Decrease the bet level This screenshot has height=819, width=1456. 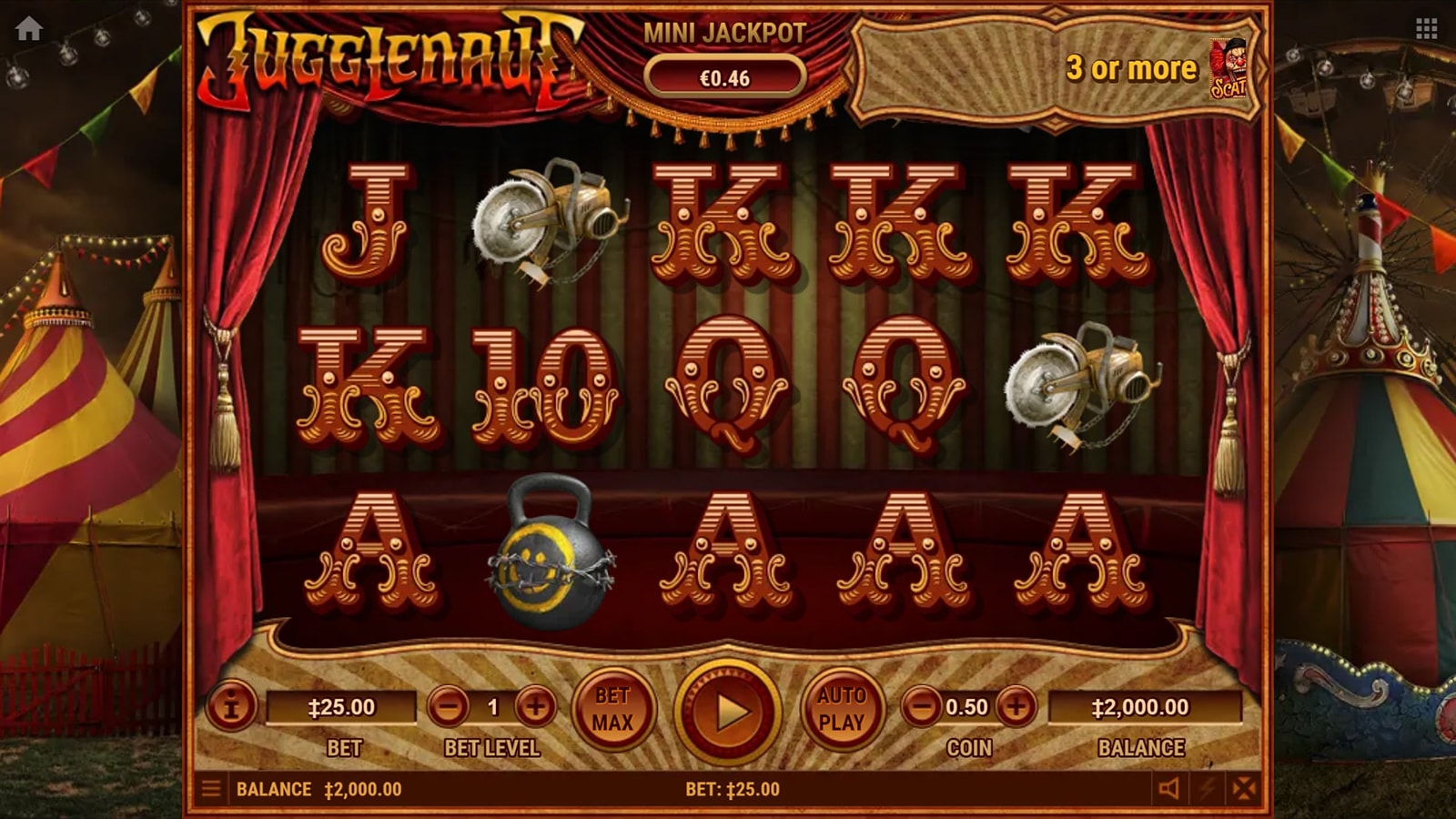pyautogui.click(x=448, y=706)
